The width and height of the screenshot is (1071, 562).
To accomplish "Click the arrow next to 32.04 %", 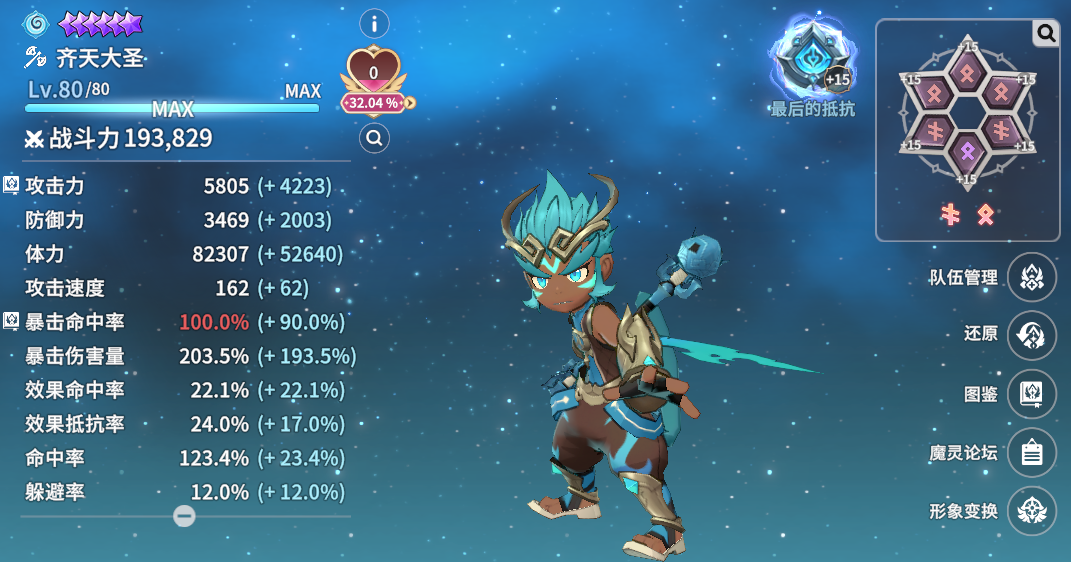I will (x=409, y=102).
